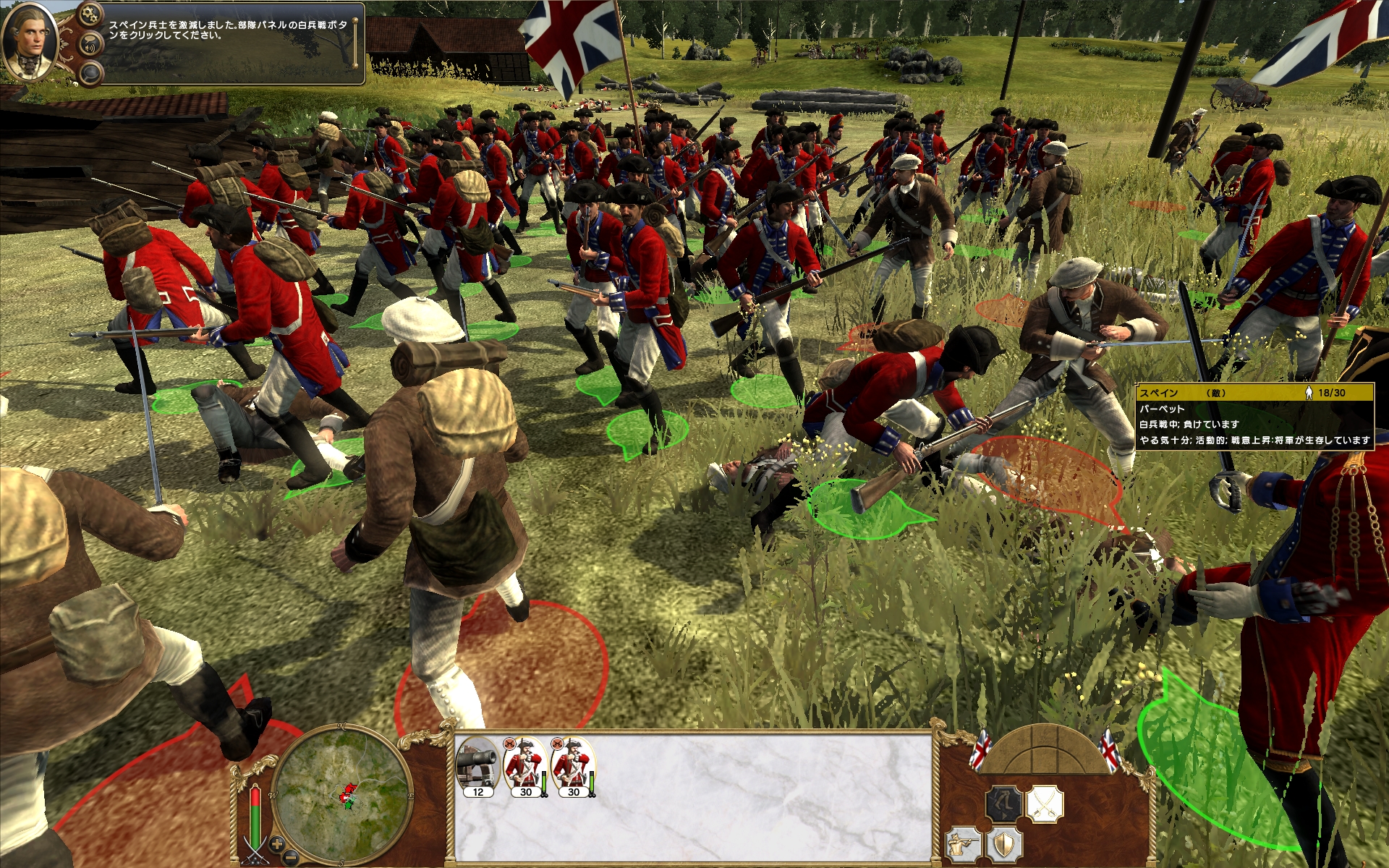Click the melee crossed sabres button
The height and width of the screenshot is (868, 1389).
click(x=1044, y=804)
